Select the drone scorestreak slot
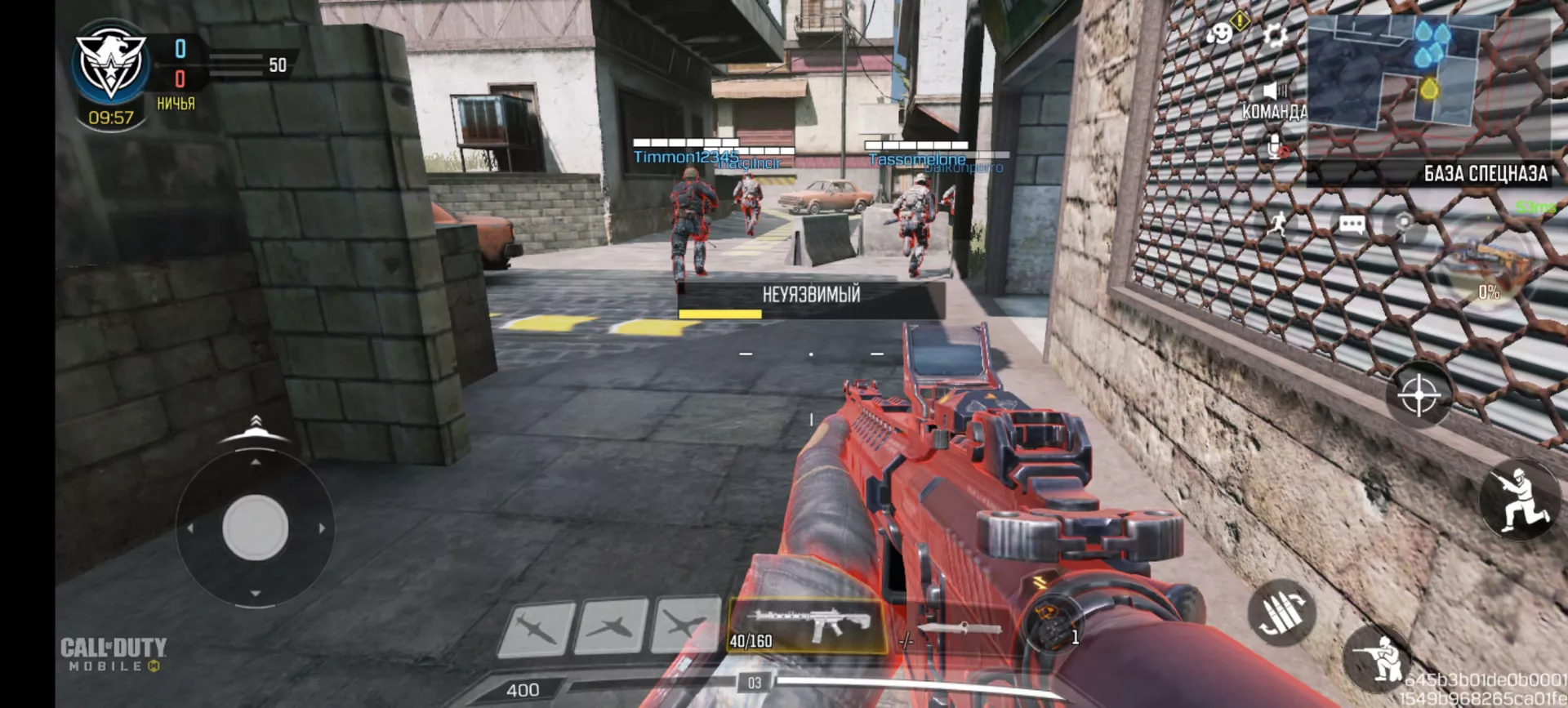The image size is (1568, 708). [x=684, y=626]
